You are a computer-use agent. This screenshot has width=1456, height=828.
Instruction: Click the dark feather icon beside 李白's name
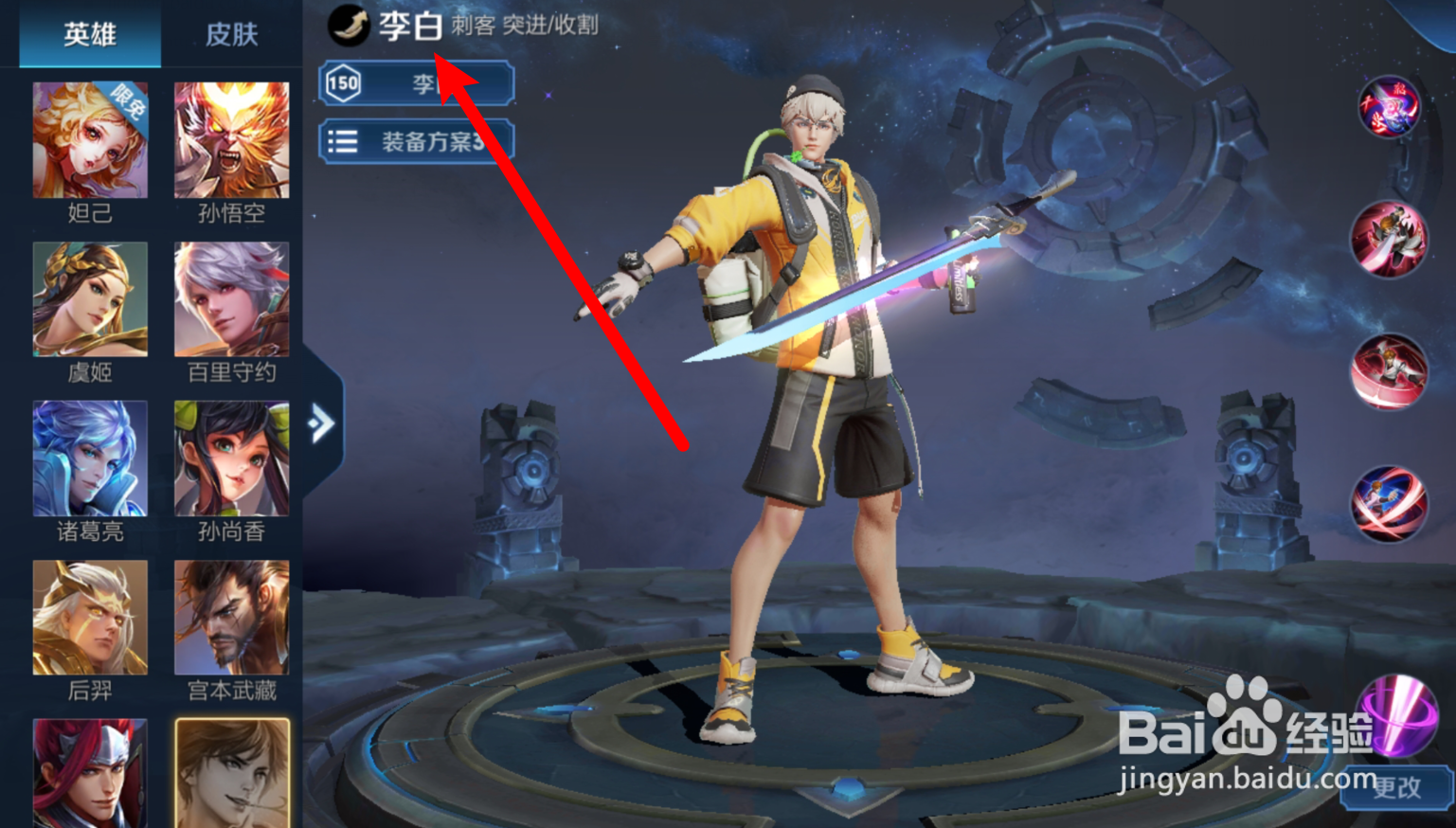(349, 27)
